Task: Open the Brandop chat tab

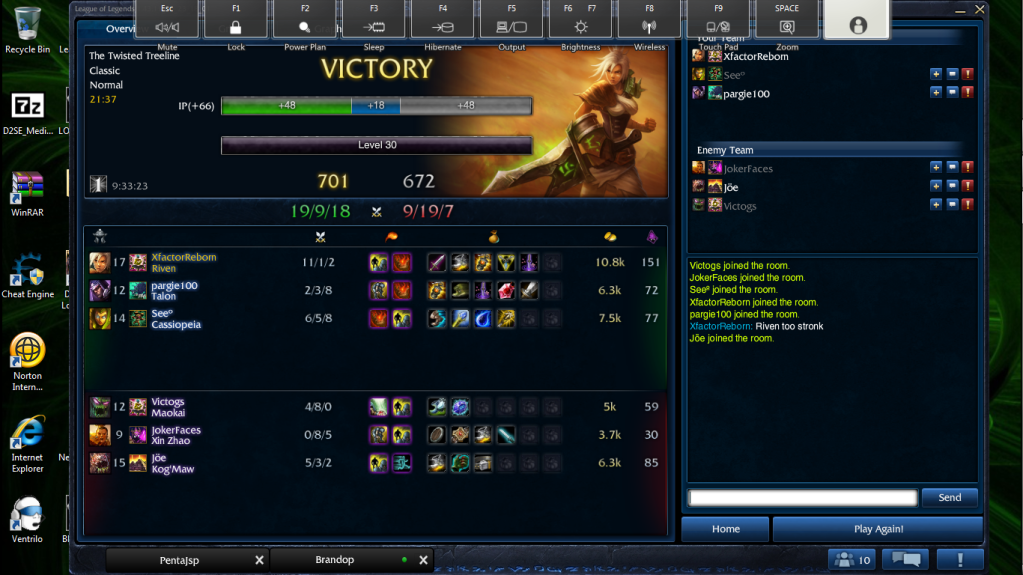Action: 334,560
